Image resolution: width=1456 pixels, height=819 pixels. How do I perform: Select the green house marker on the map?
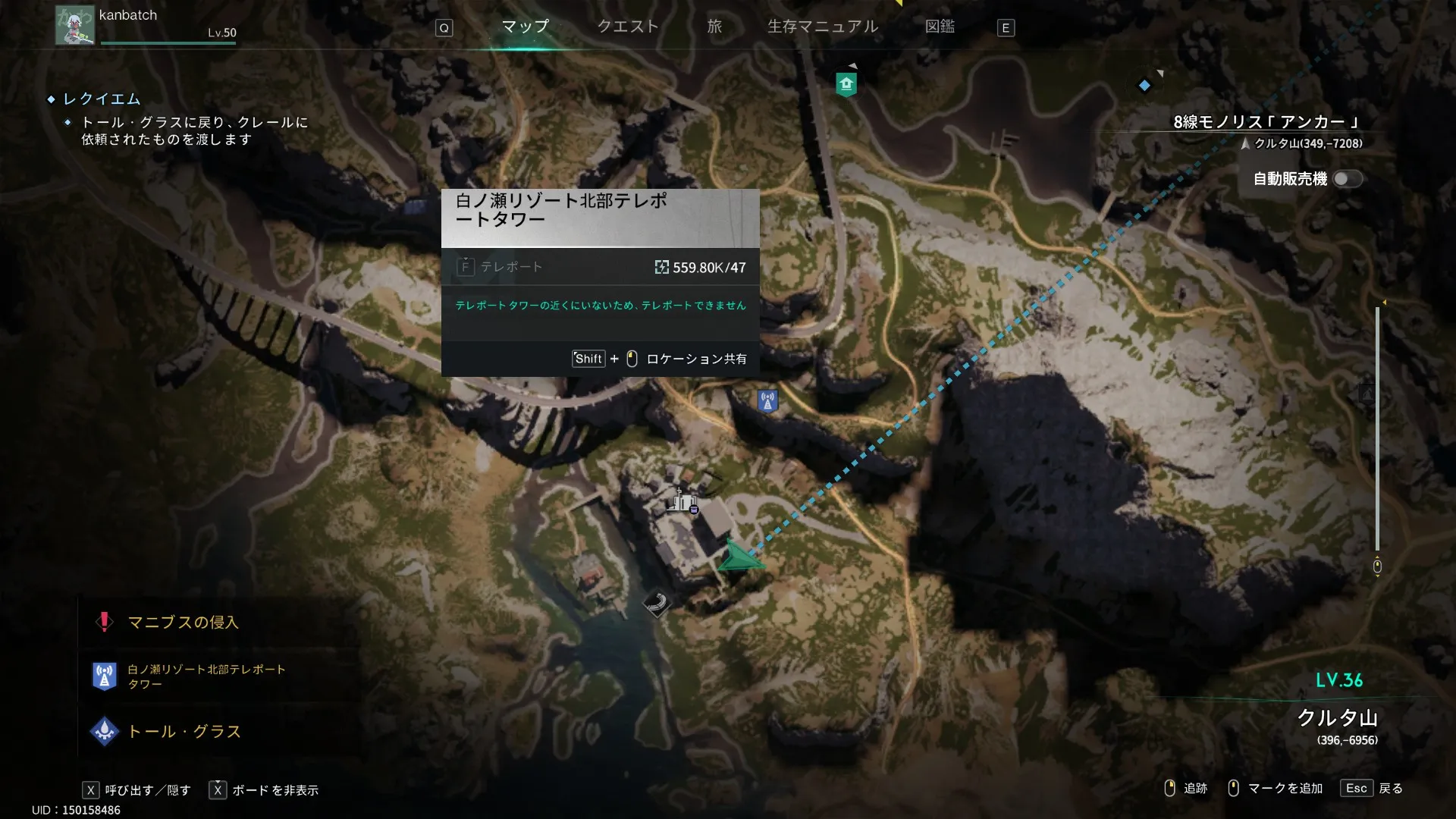(846, 84)
